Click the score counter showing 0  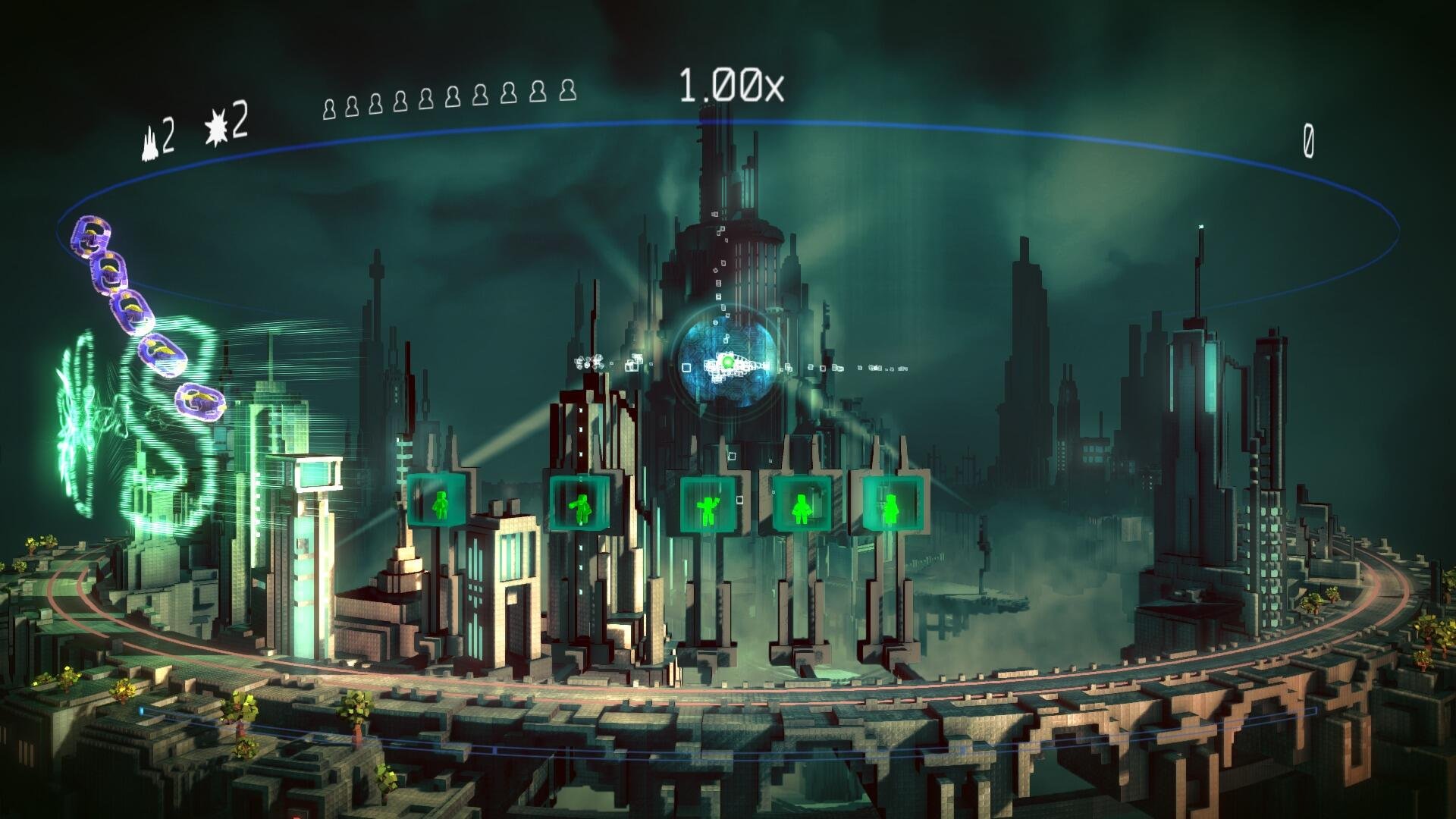tap(1309, 140)
